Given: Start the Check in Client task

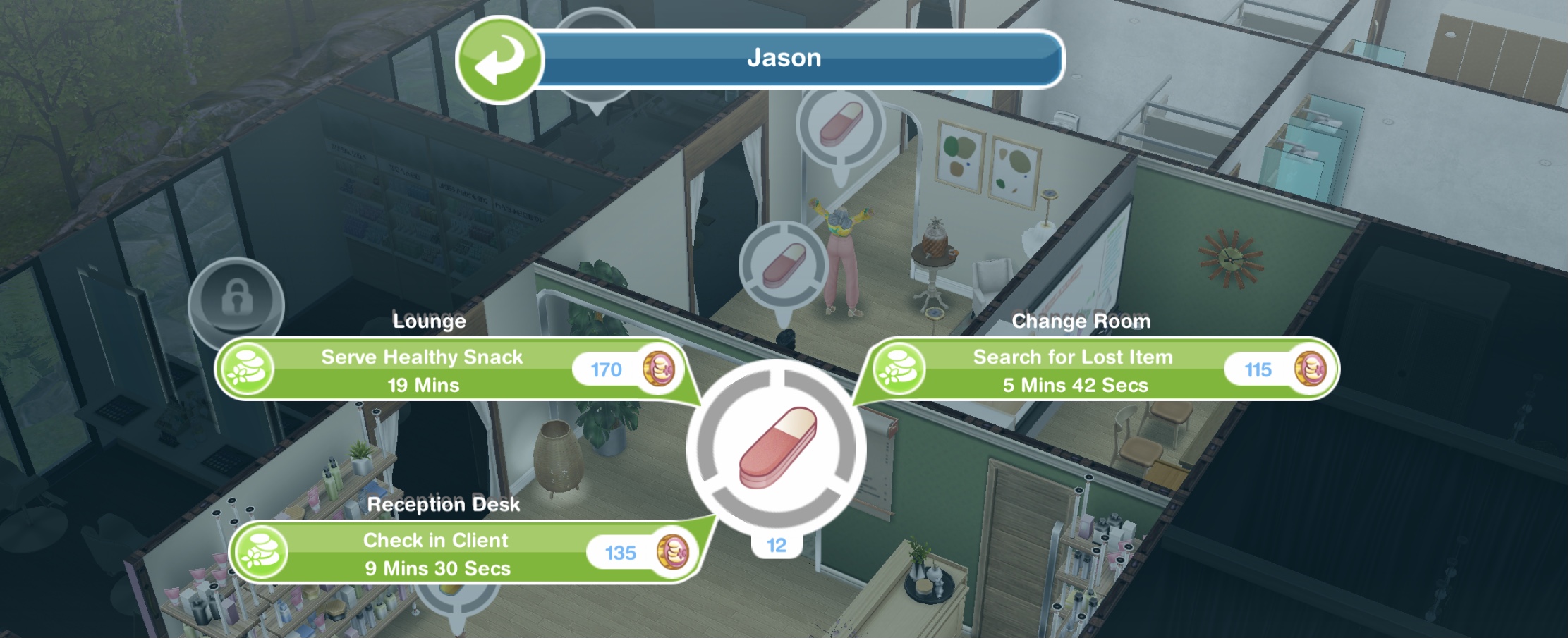Looking at the screenshot, I should (437, 553).
